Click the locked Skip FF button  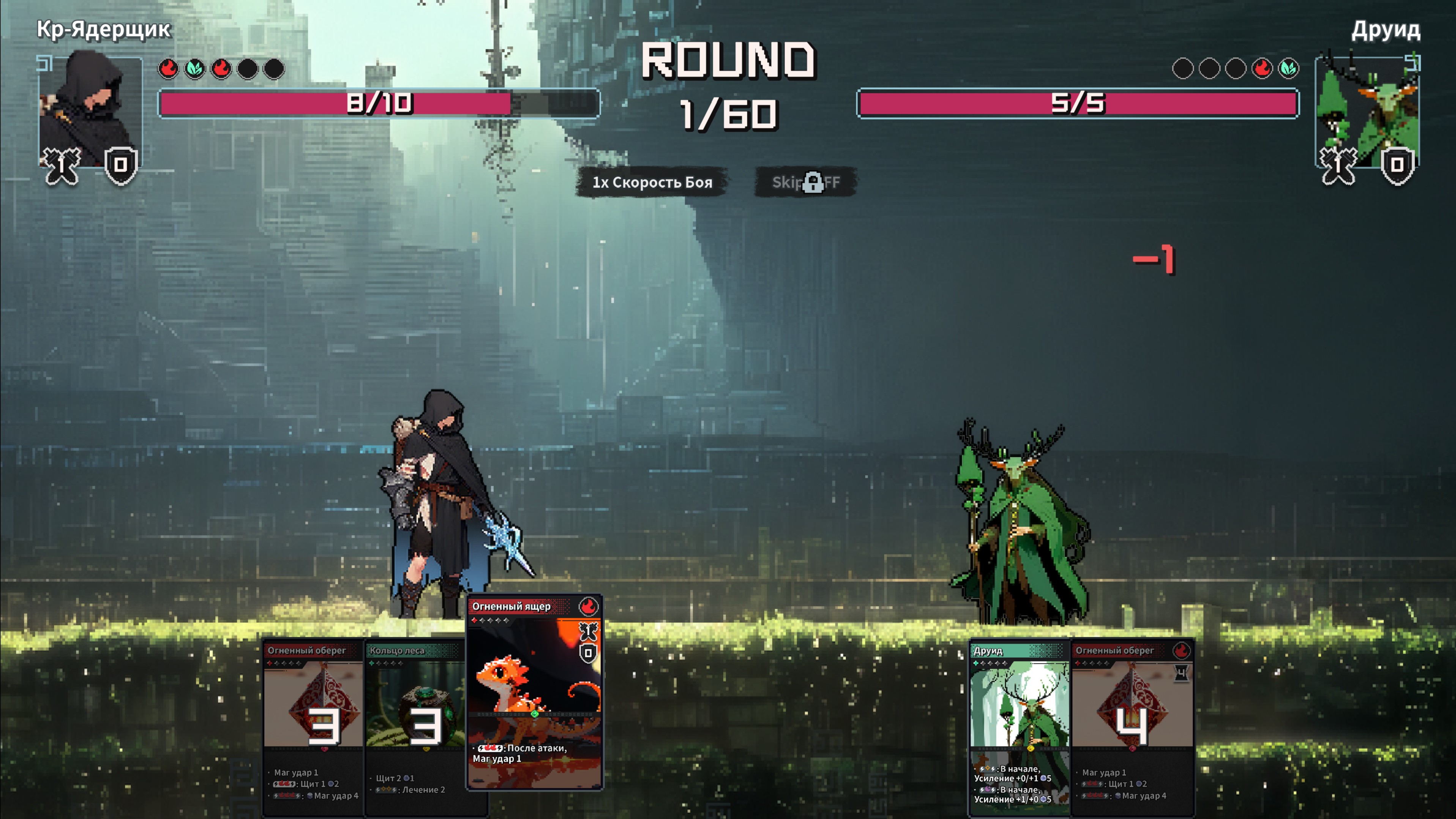pos(806,182)
